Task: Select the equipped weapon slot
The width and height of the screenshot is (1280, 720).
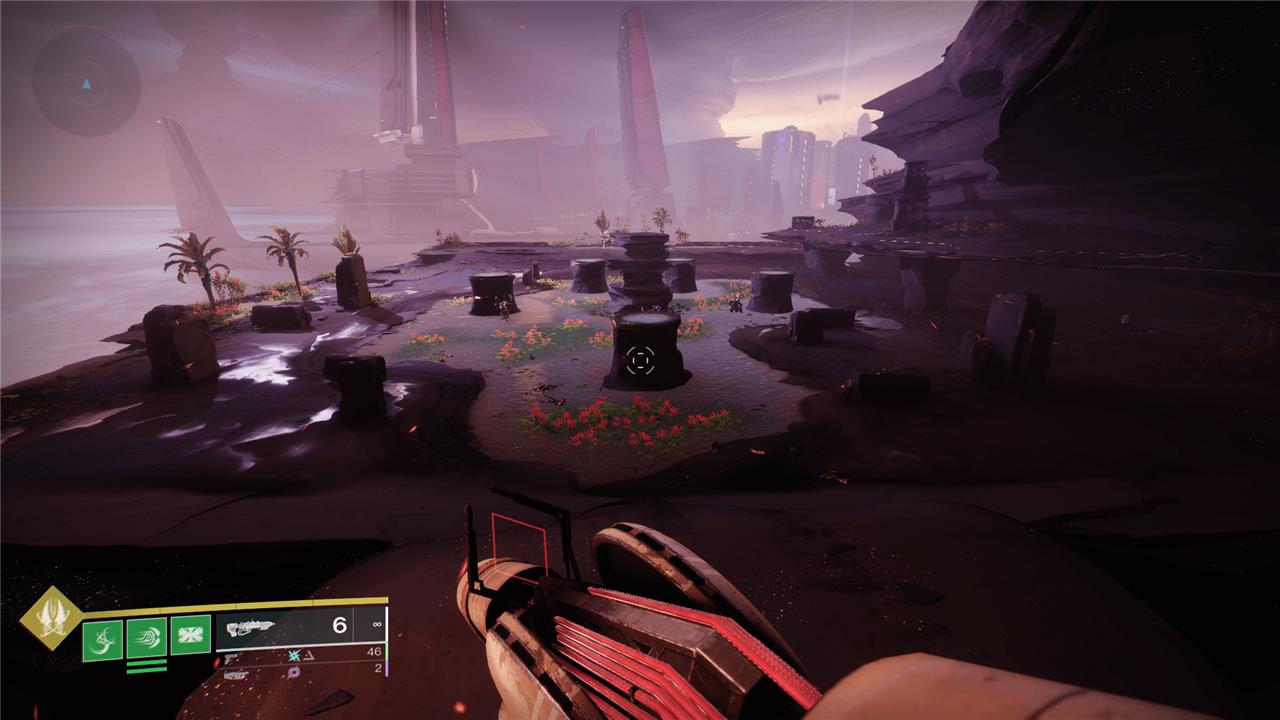Action: [300, 628]
